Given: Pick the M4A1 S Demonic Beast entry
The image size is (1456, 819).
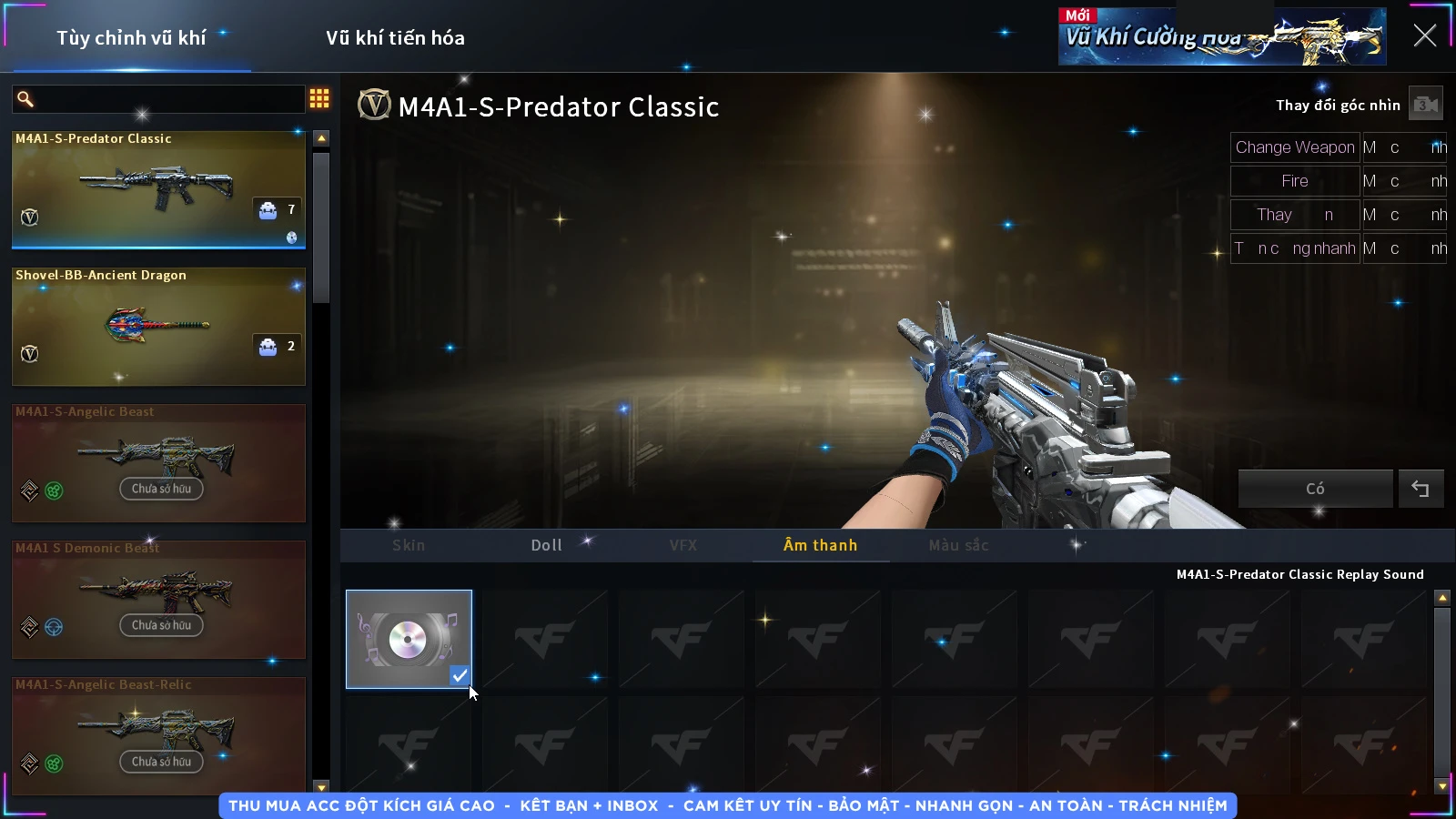Looking at the screenshot, I should pyautogui.click(x=158, y=599).
